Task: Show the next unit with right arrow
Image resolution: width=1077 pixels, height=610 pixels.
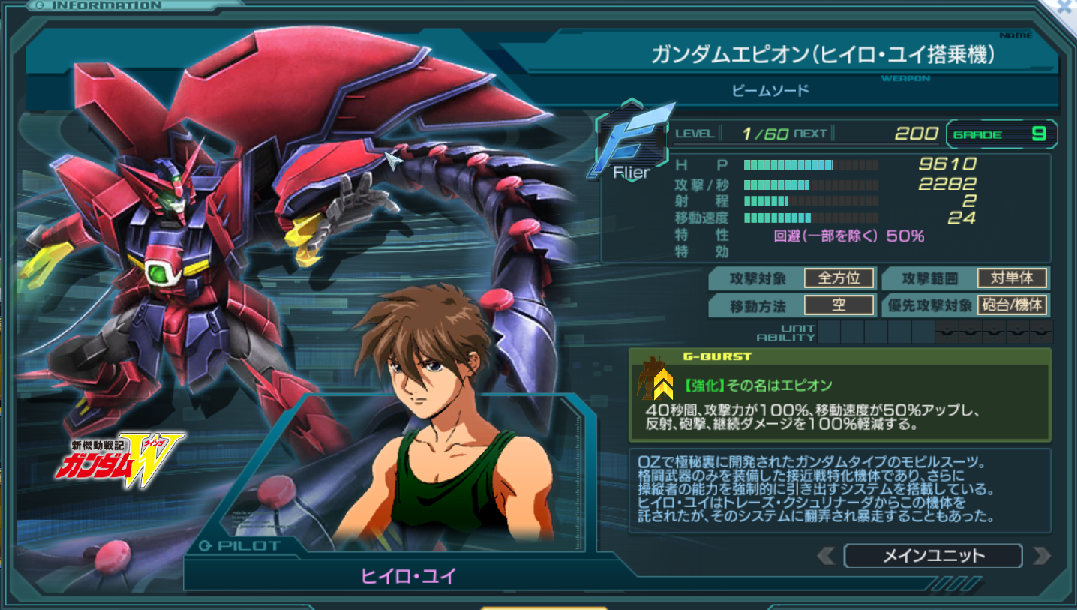Action: pos(1041,556)
